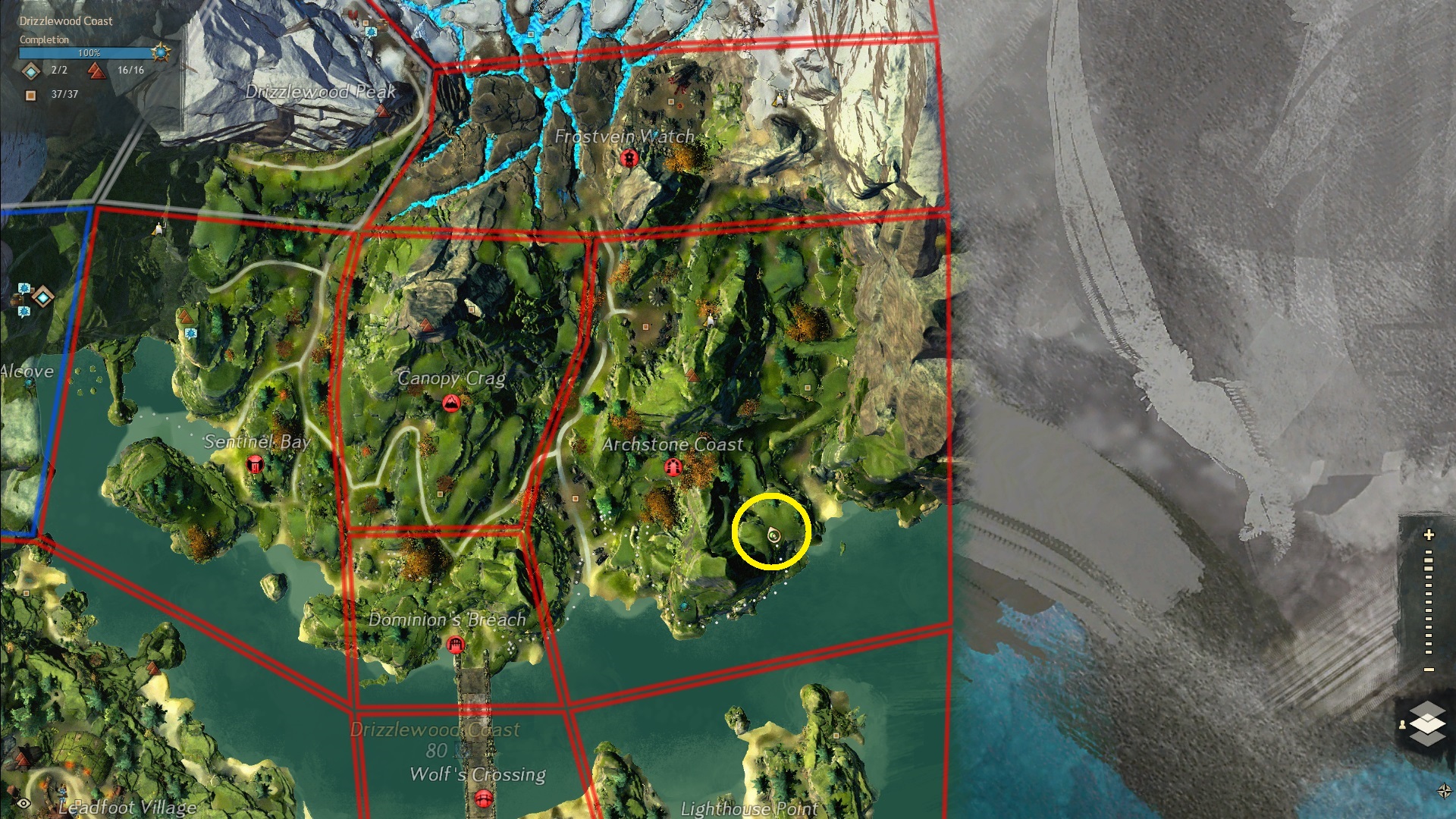This screenshot has width=1456, height=819.
Task: Open the map floor layers selector
Action: pos(1426,723)
